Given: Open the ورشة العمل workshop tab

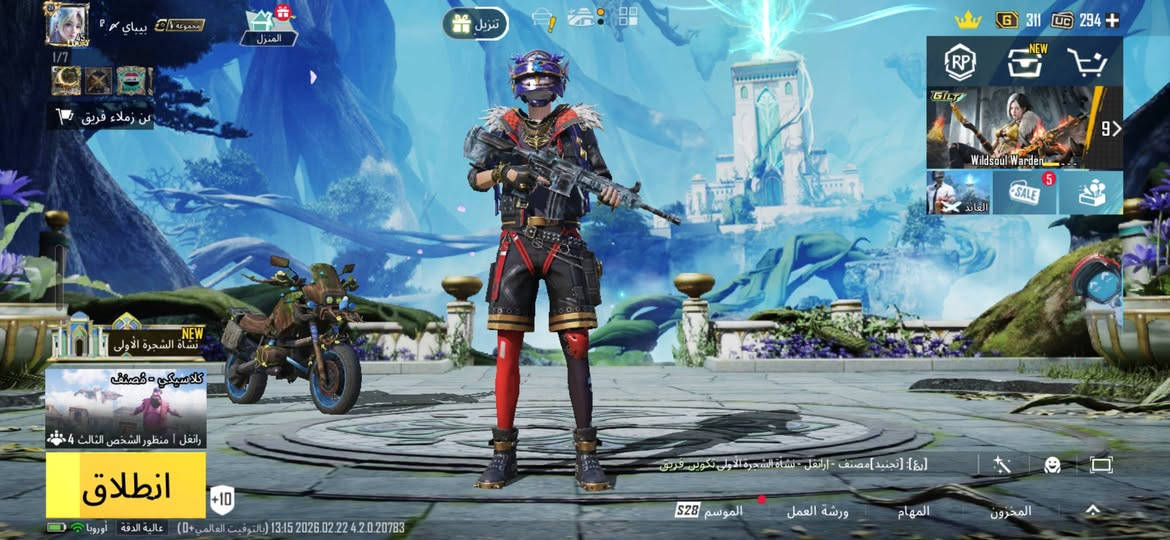Looking at the screenshot, I should pos(816,511).
